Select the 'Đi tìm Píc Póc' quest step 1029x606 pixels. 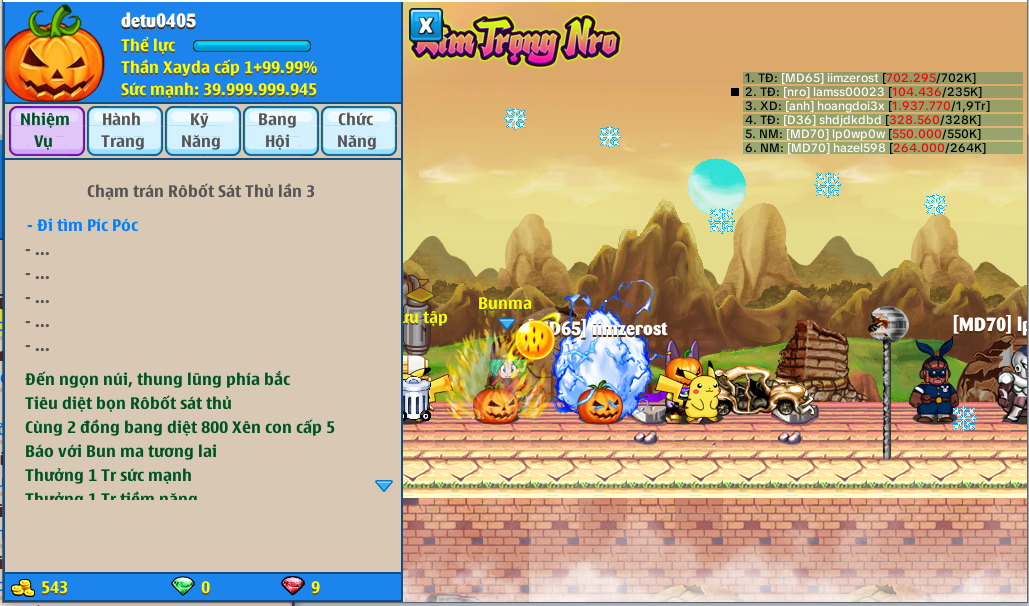click(x=83, y=225)
